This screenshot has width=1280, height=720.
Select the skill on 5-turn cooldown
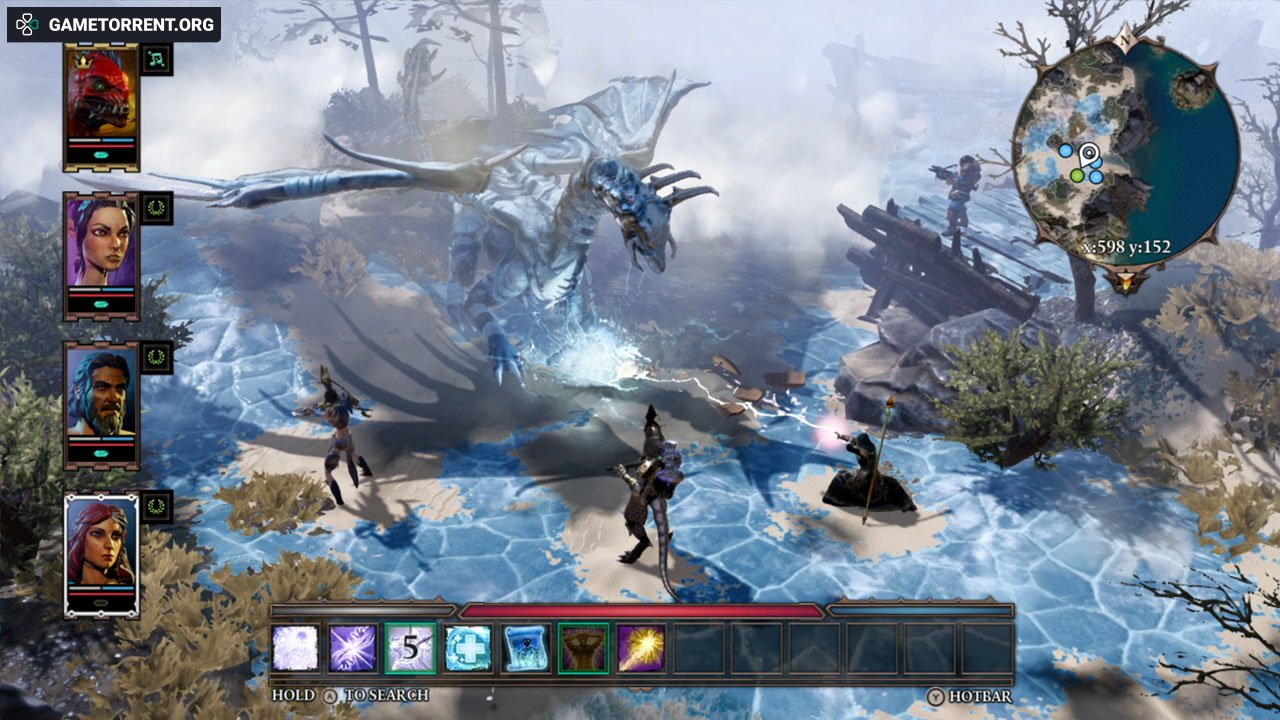pos(411,648)
